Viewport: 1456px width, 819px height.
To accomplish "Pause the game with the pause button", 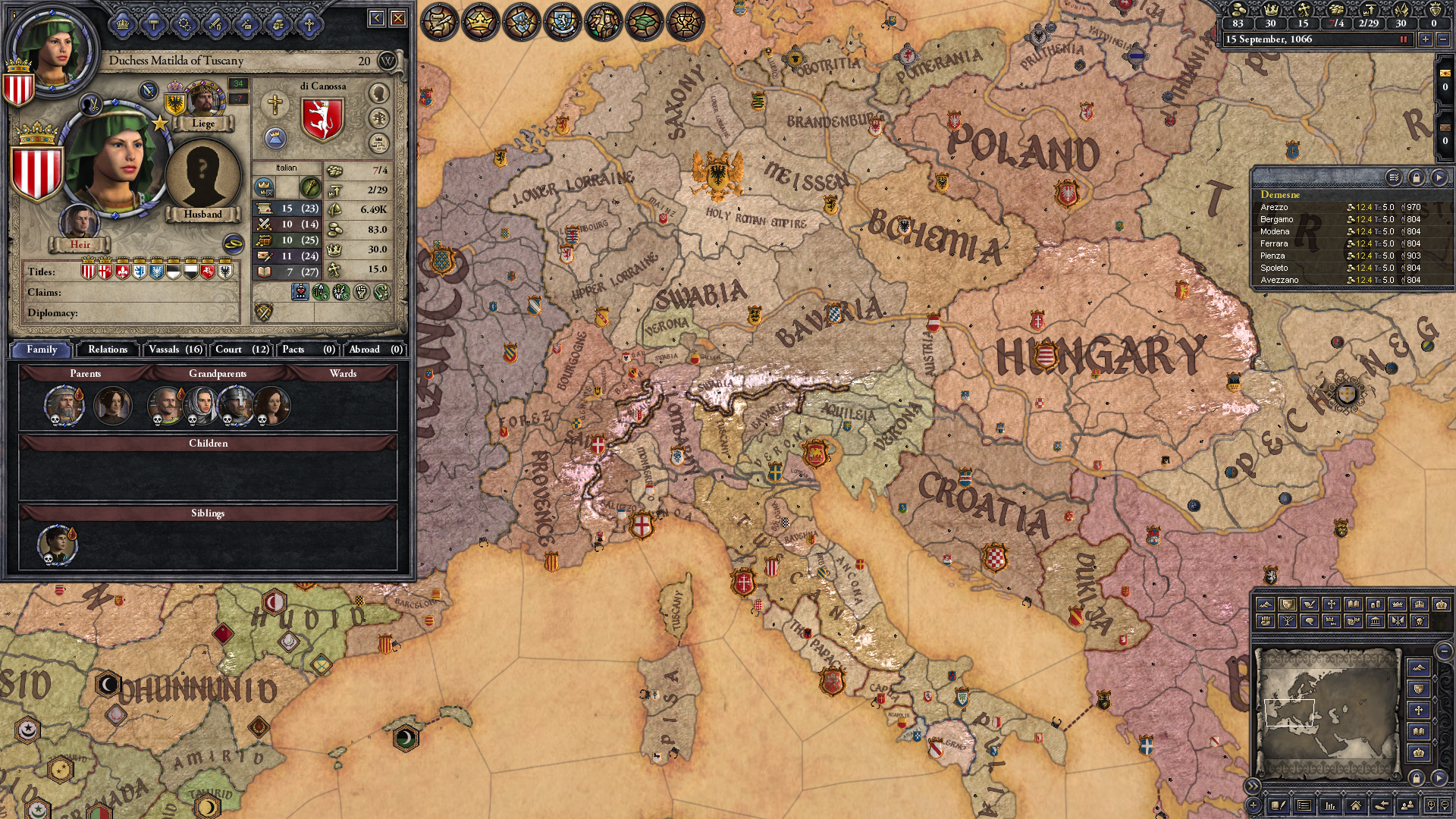I will [1403, 39].
